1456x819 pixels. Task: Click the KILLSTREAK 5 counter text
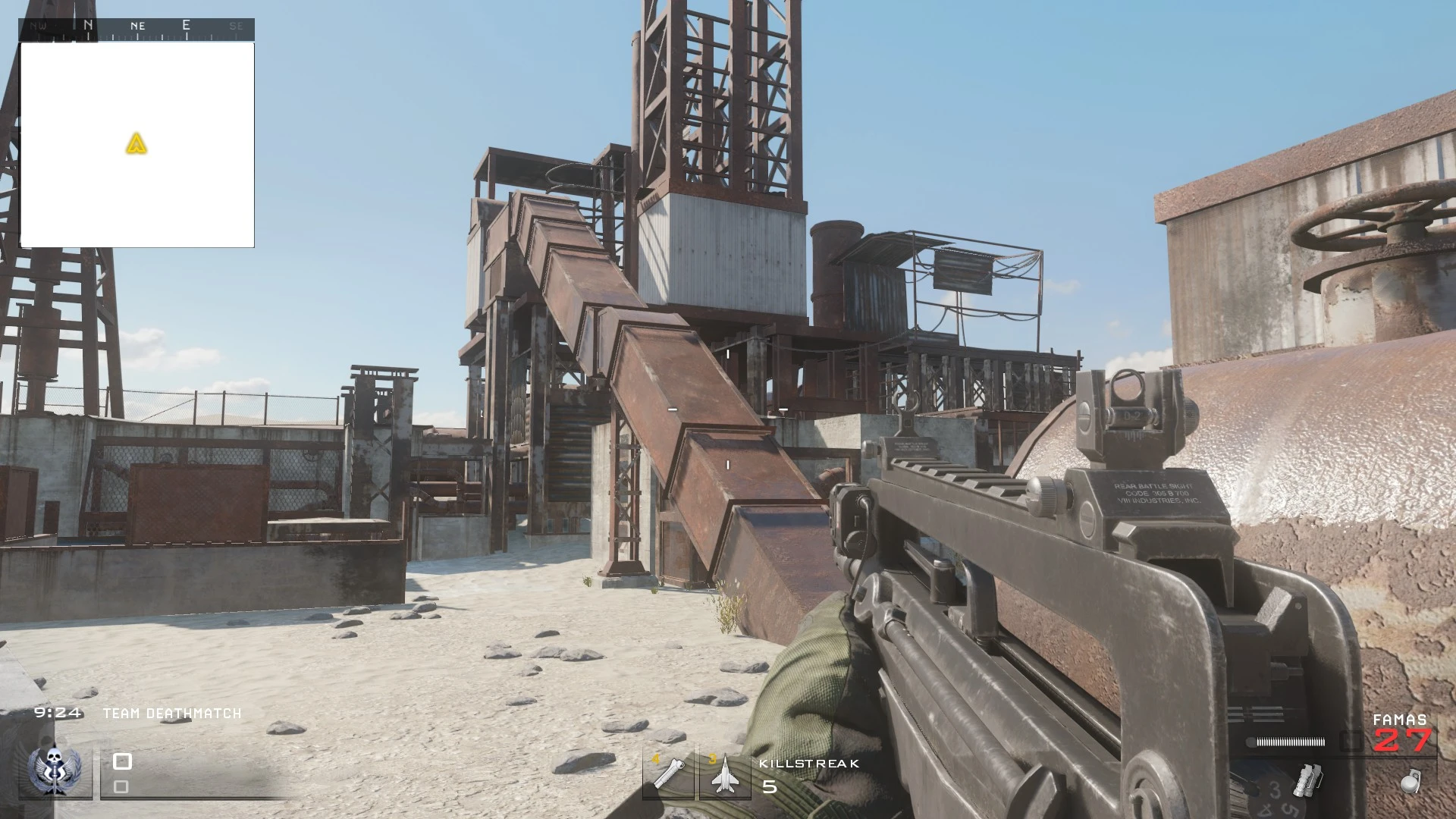coord(808,764)
